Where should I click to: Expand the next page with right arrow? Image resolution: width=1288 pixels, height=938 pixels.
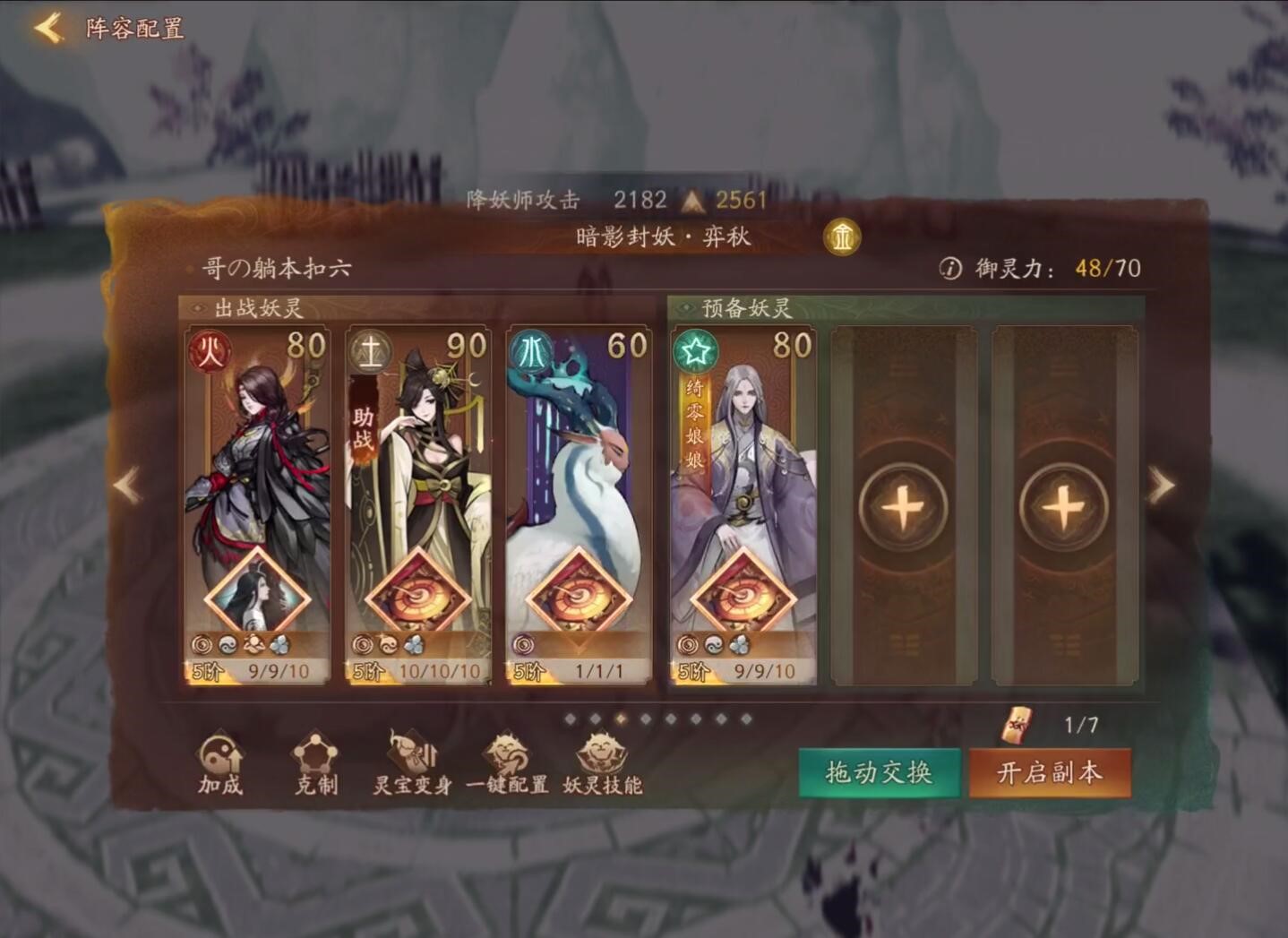(x=1162, y=484)
